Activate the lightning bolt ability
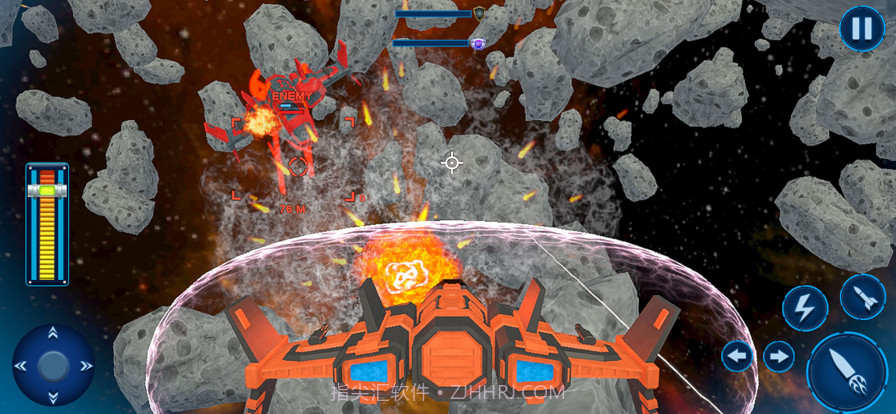This screenshot has width=896, height=414. click(805, 308)
